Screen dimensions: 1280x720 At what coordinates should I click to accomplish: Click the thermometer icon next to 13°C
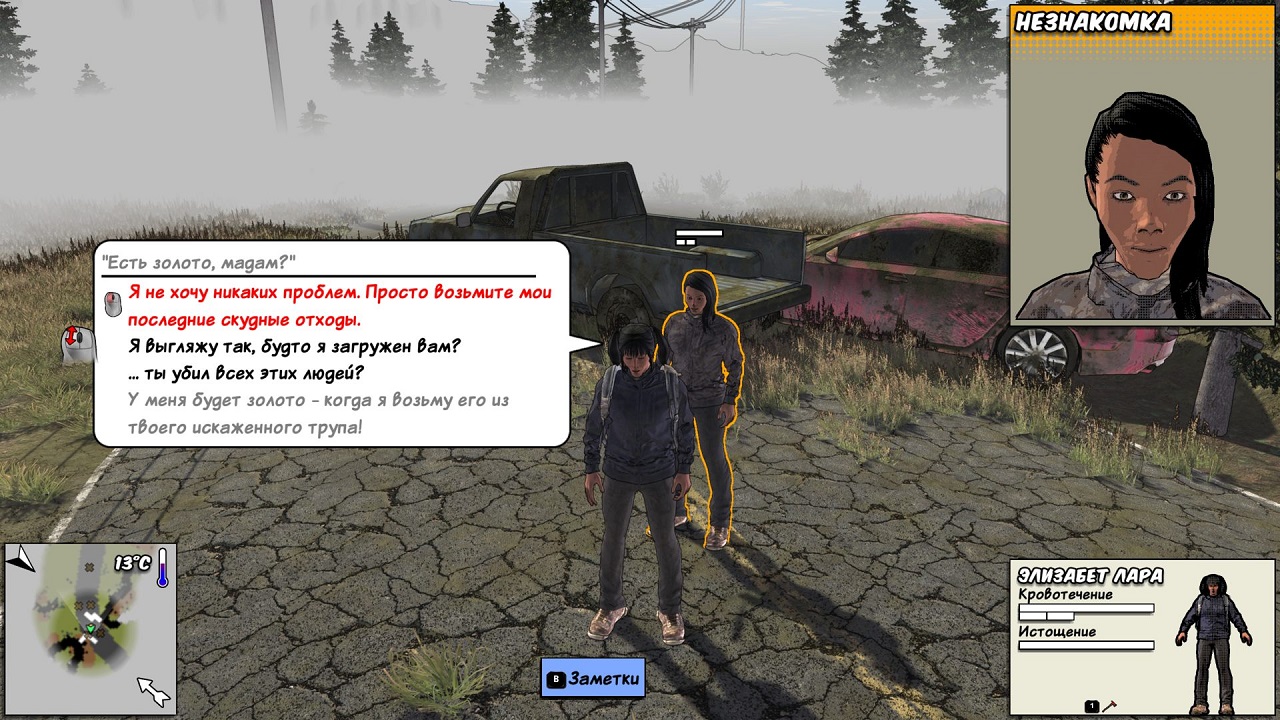point(165,570)
